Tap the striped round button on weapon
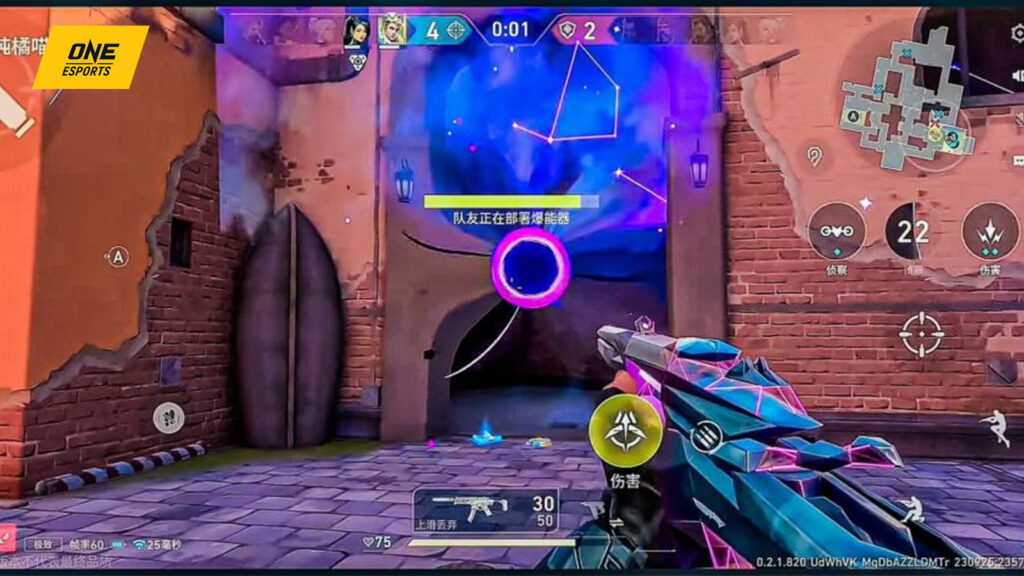Image resolution: width=1024 pixels, height=576 pixels. pos(706,436)
